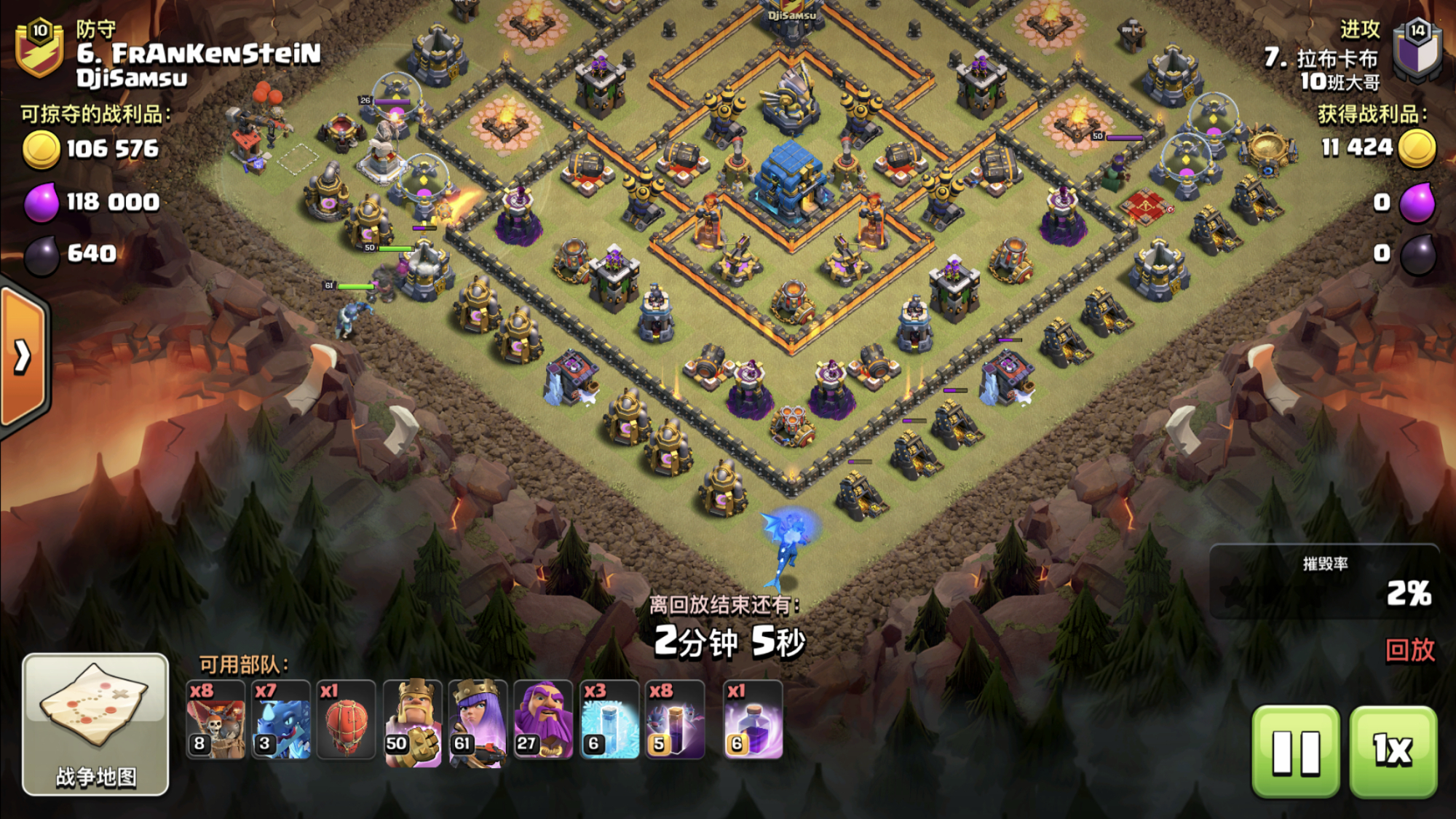1456x819 pixels.
Task: Select the Archer Queen hero slot
Action: [478, 720]
